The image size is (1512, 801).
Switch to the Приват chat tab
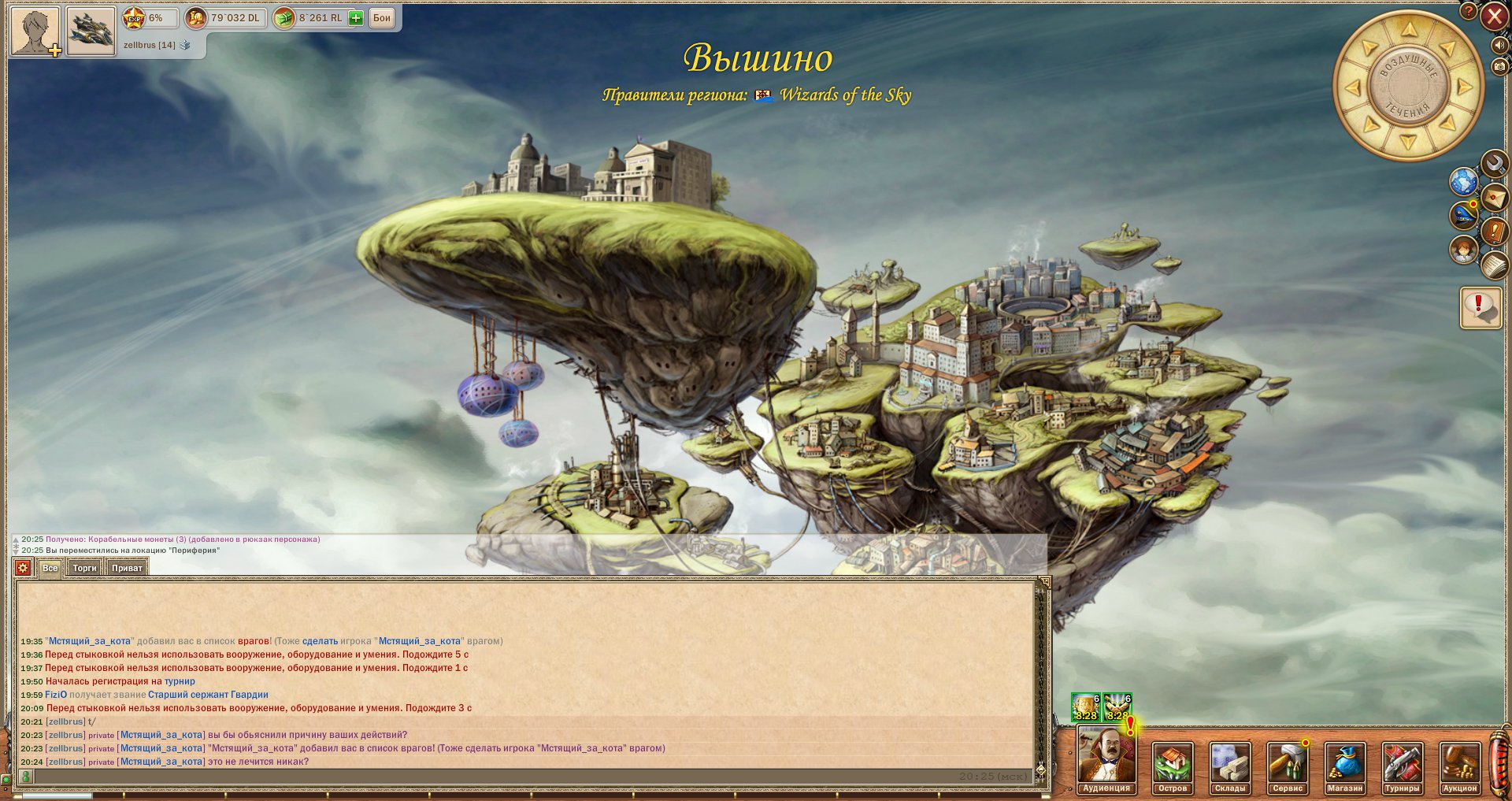pyautogui.click(x=127, y=568)
